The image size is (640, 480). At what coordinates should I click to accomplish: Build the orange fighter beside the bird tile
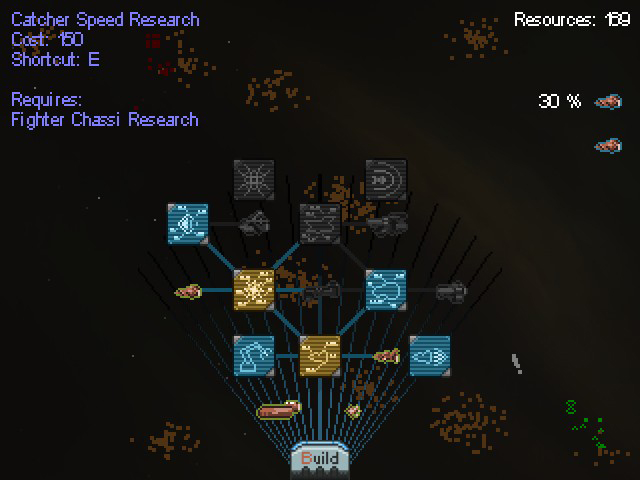[x=386, y=355]
